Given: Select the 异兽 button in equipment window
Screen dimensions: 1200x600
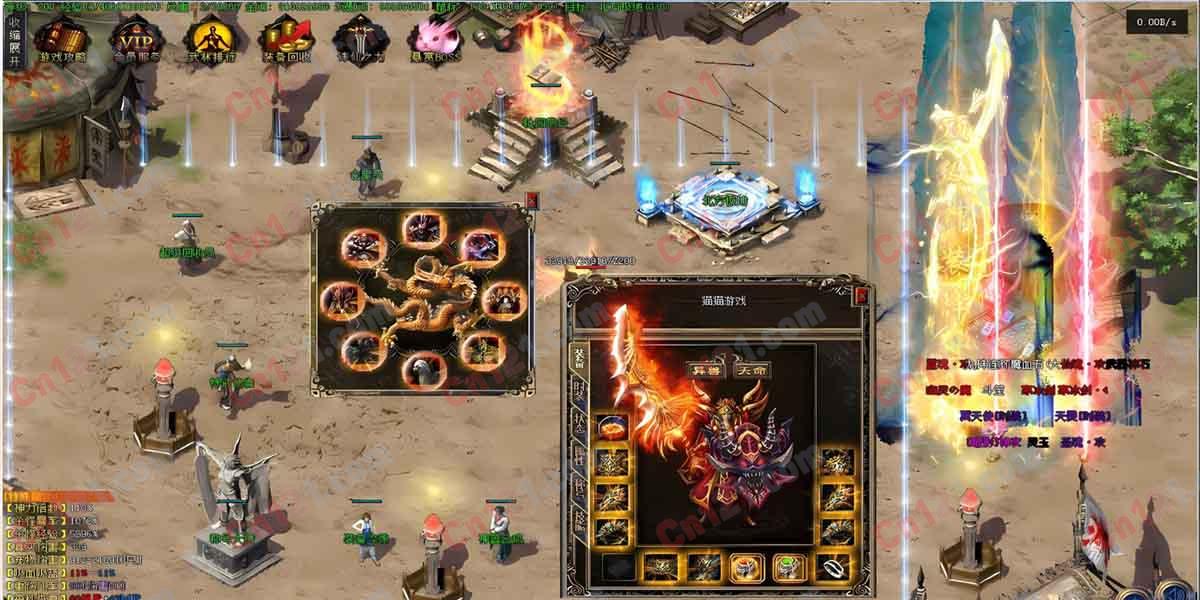Looking at the screenshot, I should [x=707, y=370].
